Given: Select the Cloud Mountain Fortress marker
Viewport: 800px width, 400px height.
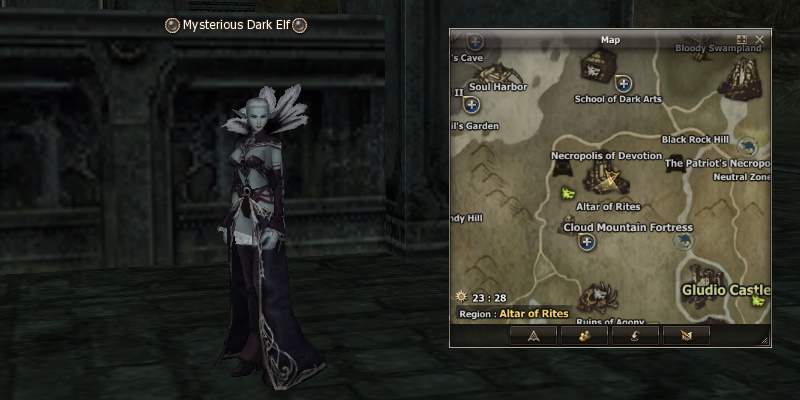Looking at the screenshot, I should [587, 241].
